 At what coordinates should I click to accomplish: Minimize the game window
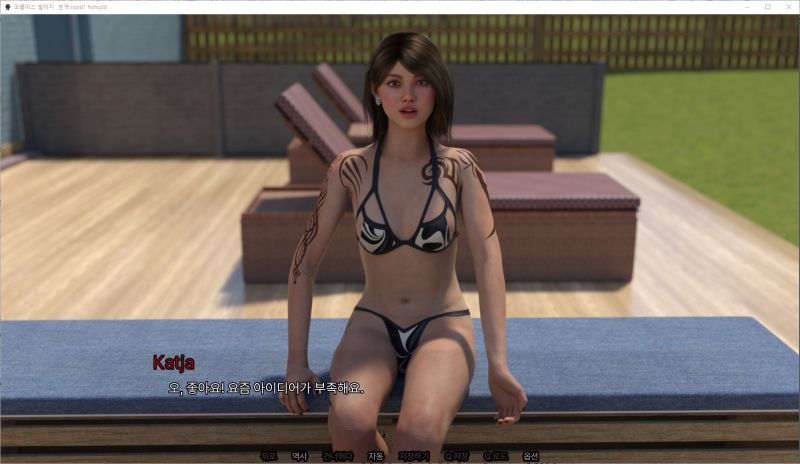(x=745, y=7)
